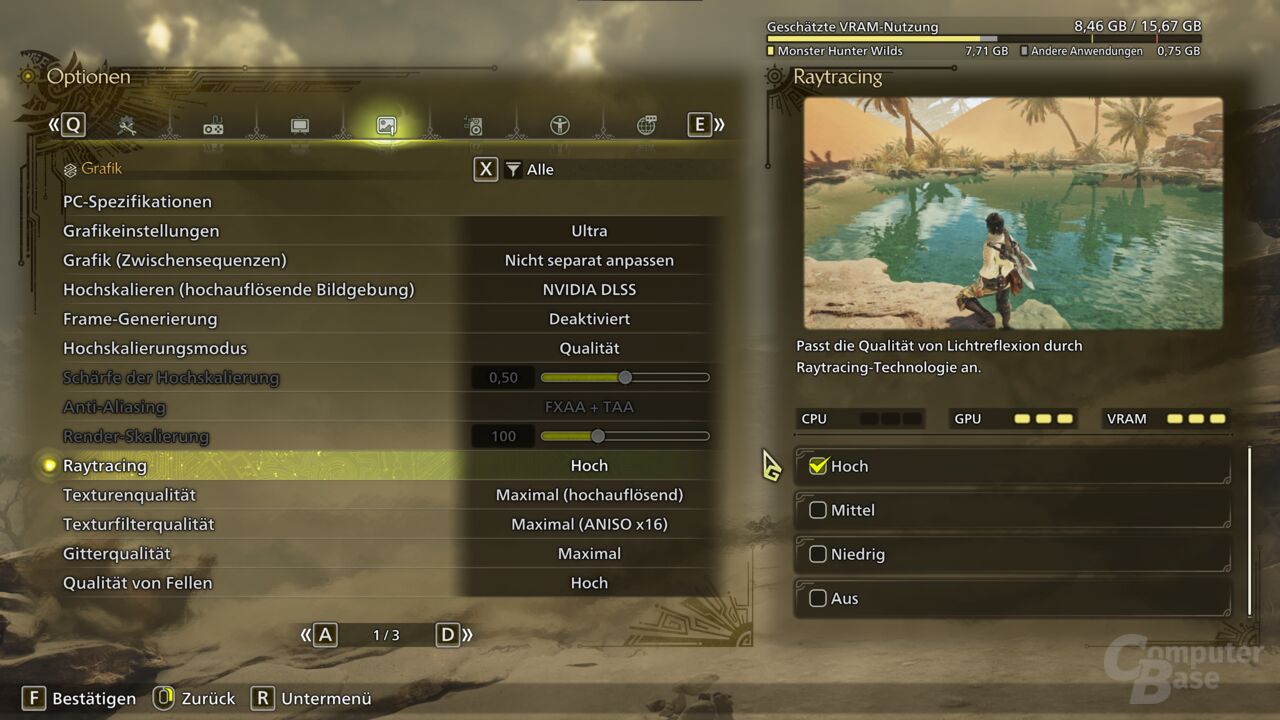Click the gameplay settings wrench icon
1280x720 pixels.
point(127,125)
